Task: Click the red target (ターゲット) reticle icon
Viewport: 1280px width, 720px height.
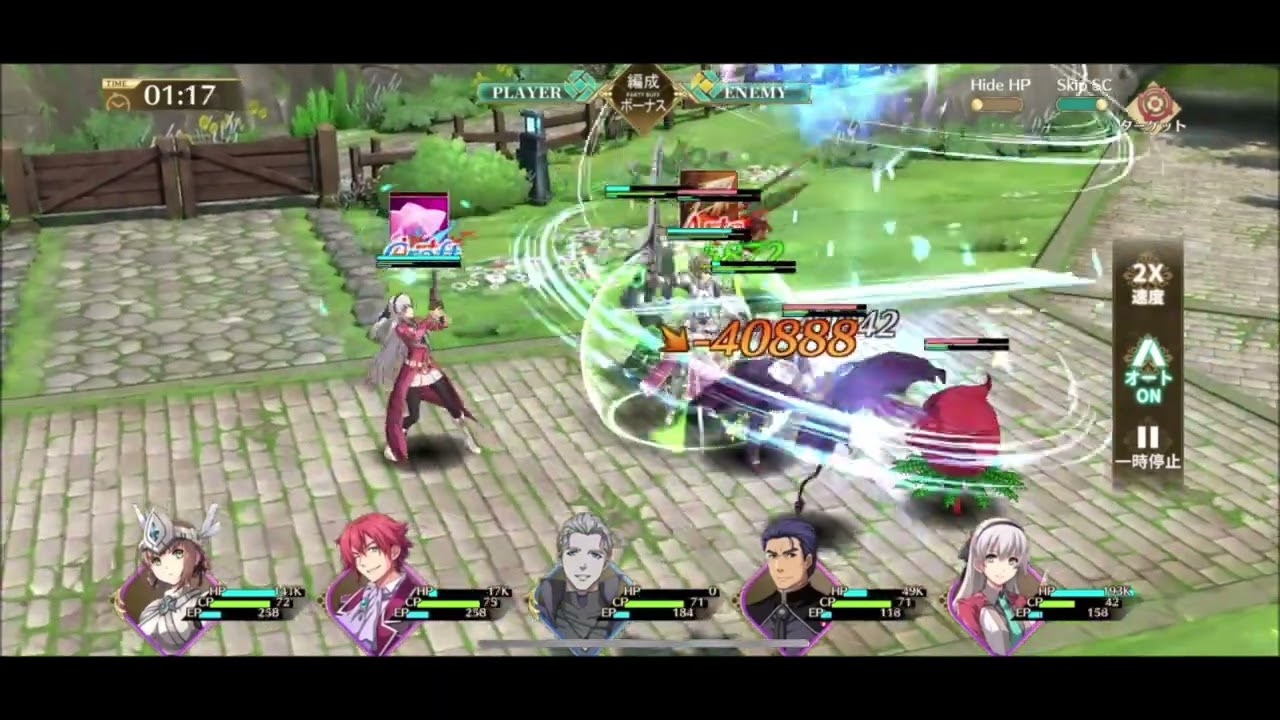Action: tap(1155, 104)
